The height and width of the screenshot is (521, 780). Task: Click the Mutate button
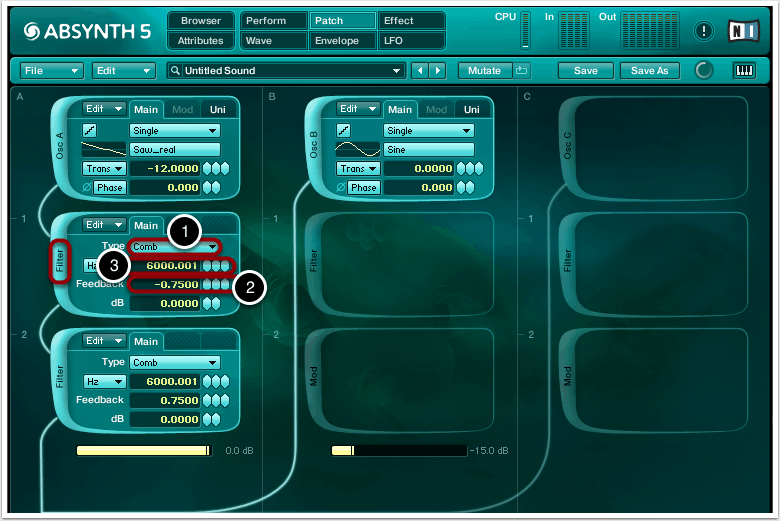click(x=484, y=71)
